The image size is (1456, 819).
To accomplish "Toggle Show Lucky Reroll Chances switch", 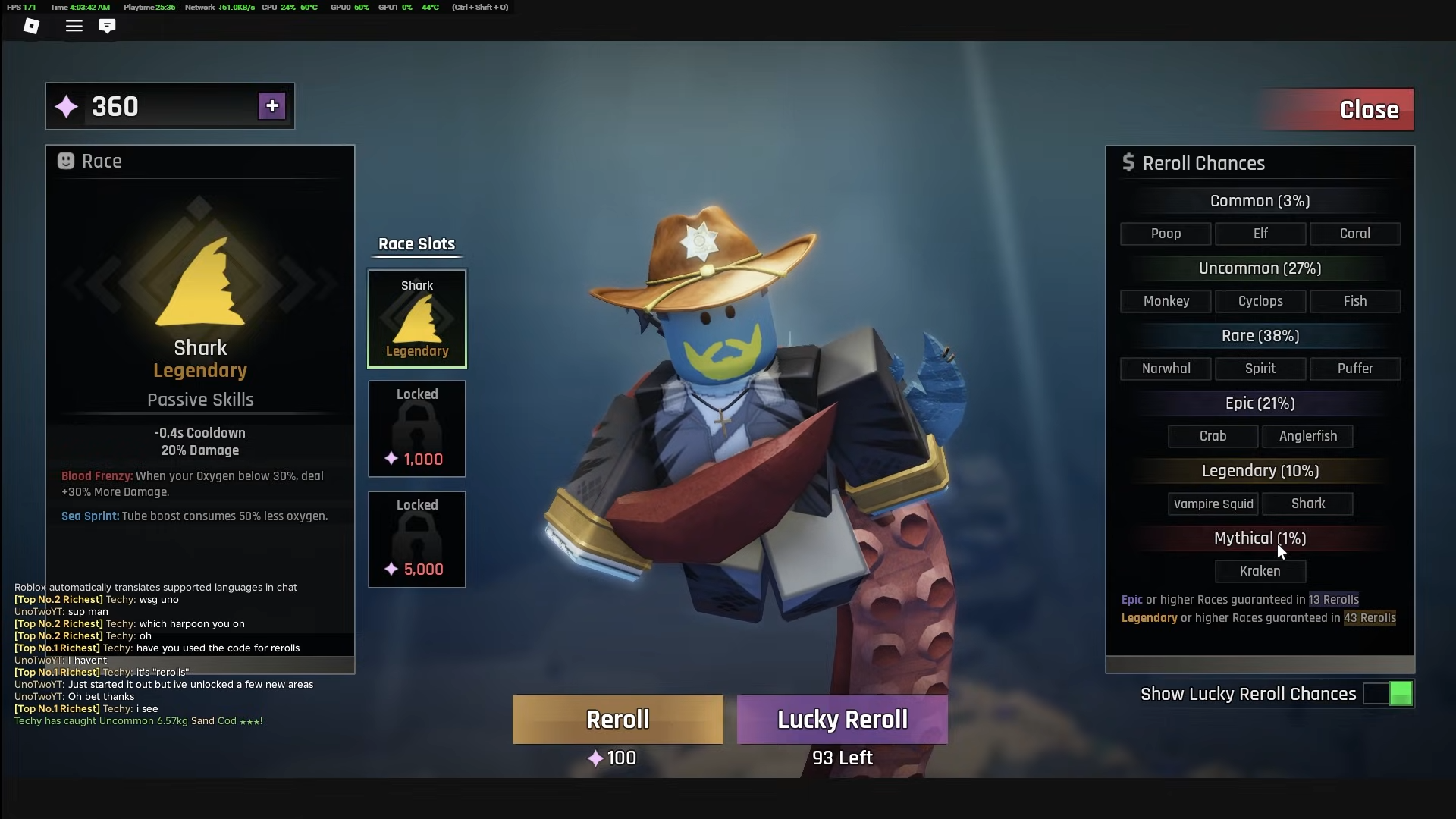I will coord(1388,694).
